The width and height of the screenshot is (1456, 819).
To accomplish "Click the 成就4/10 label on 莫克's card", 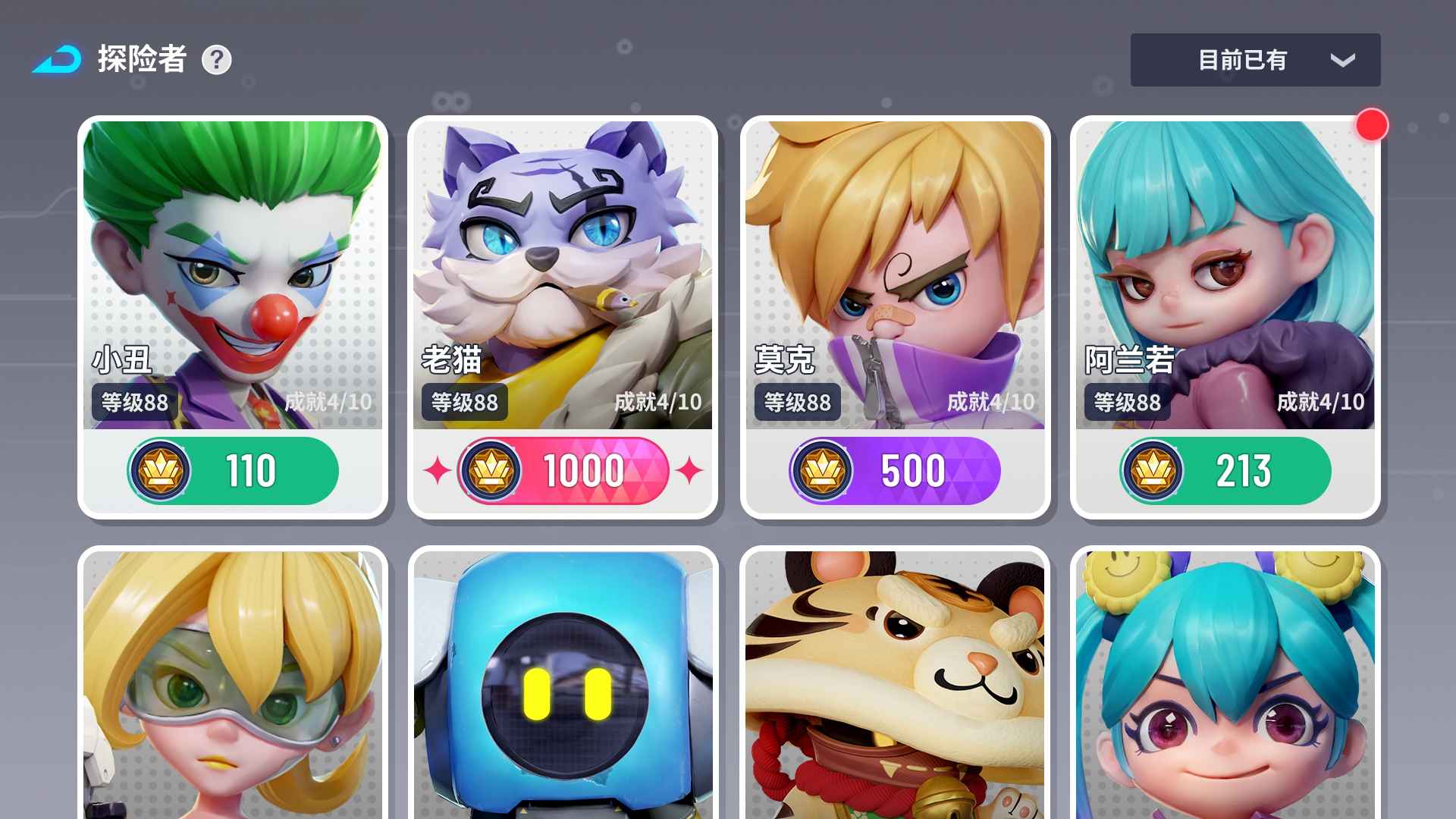I will (991, 403).
